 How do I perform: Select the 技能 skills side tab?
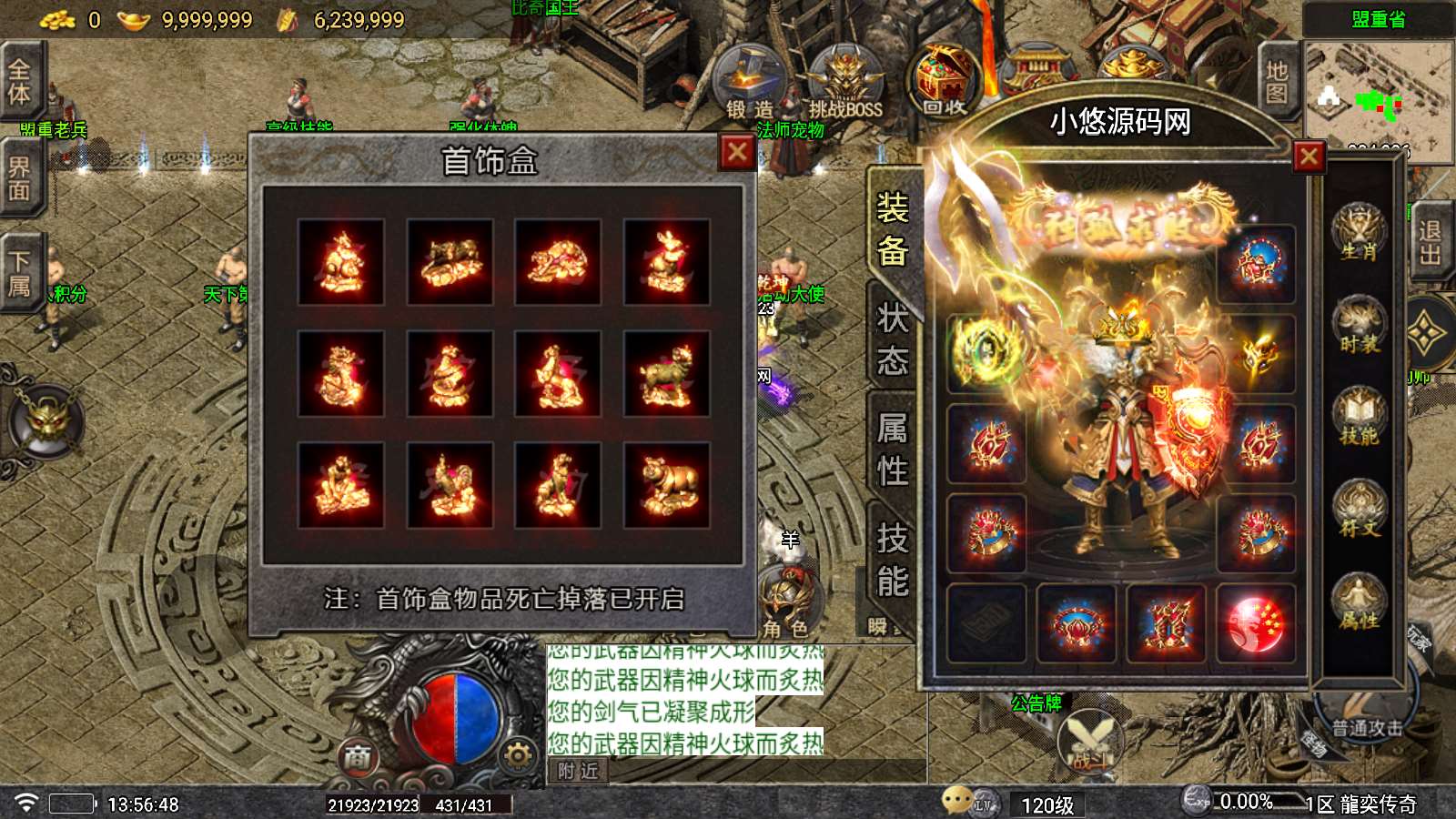(x=892, y=560)
